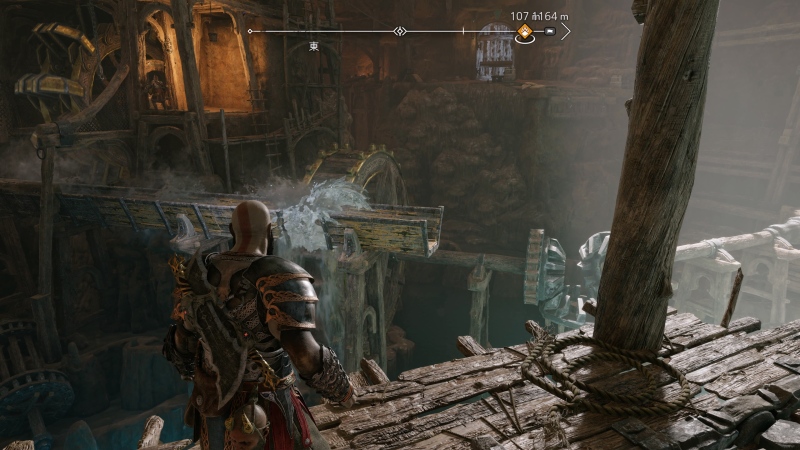The image size is (800, 450).
Task: Select the orange quest objective marker on the compass
Action: point(524,33)
